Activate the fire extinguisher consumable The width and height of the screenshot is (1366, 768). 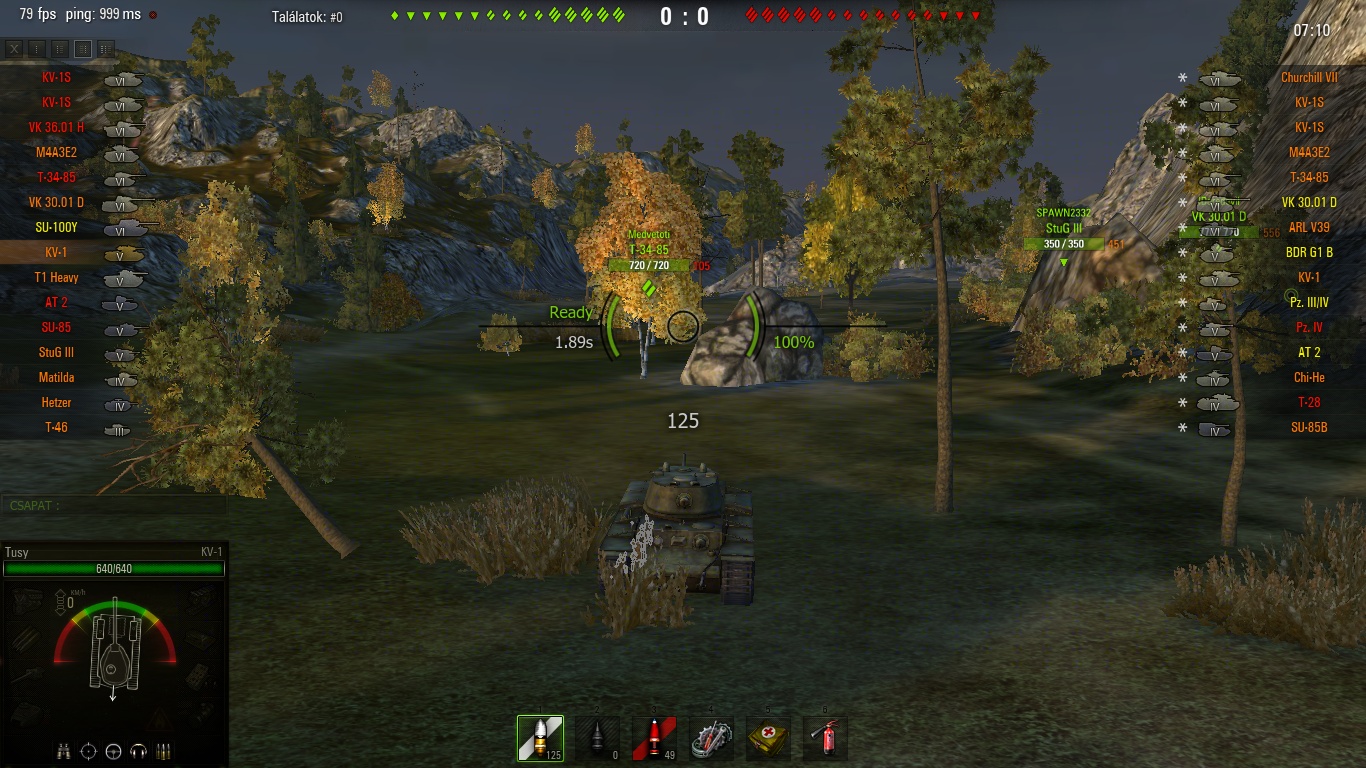click(x=825, y=738)
